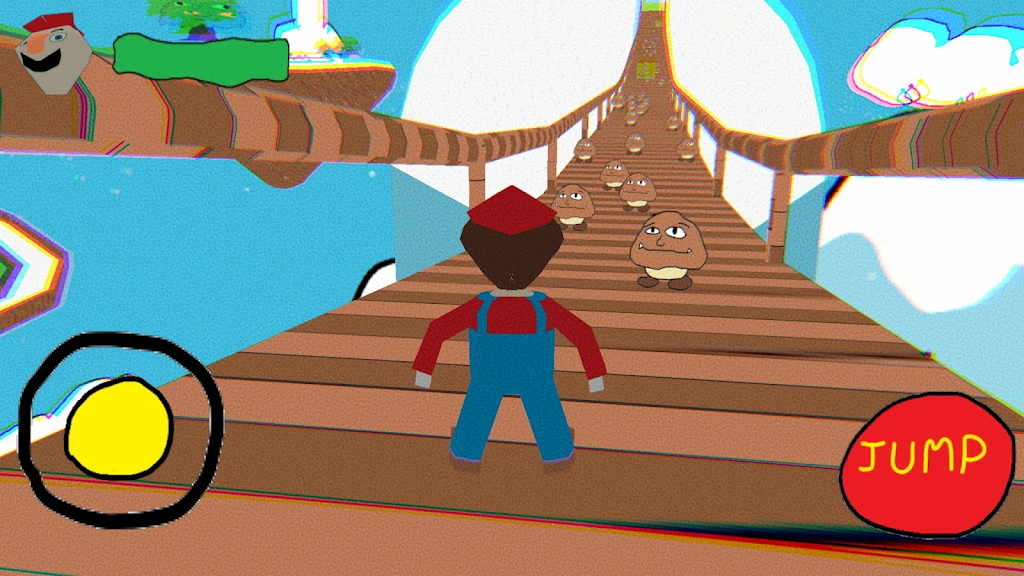Click the yellow virtual joystick knob
1024x576 pixels.
coord(119,427)
